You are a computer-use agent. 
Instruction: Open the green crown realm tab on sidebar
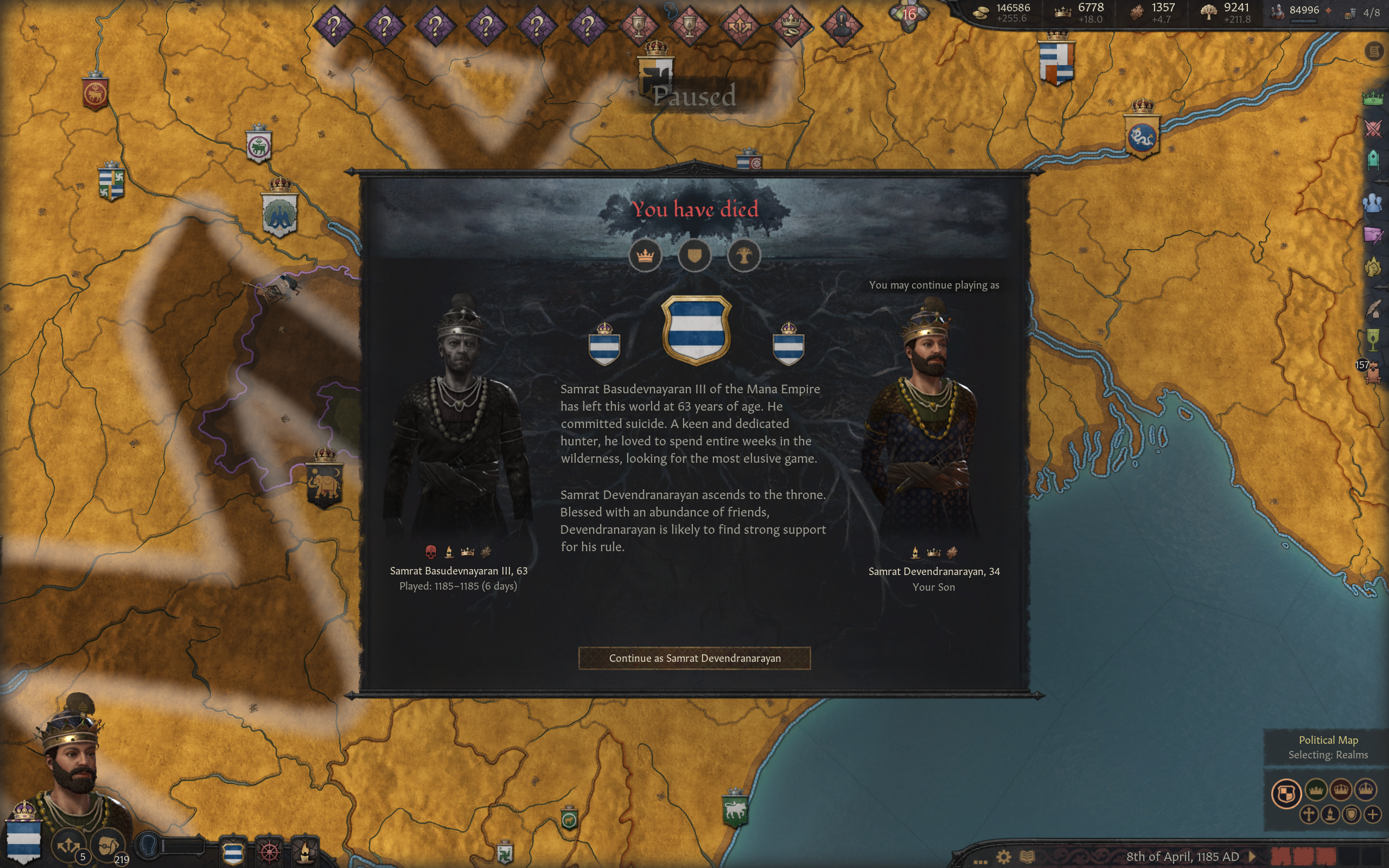tap(1372, 99)
